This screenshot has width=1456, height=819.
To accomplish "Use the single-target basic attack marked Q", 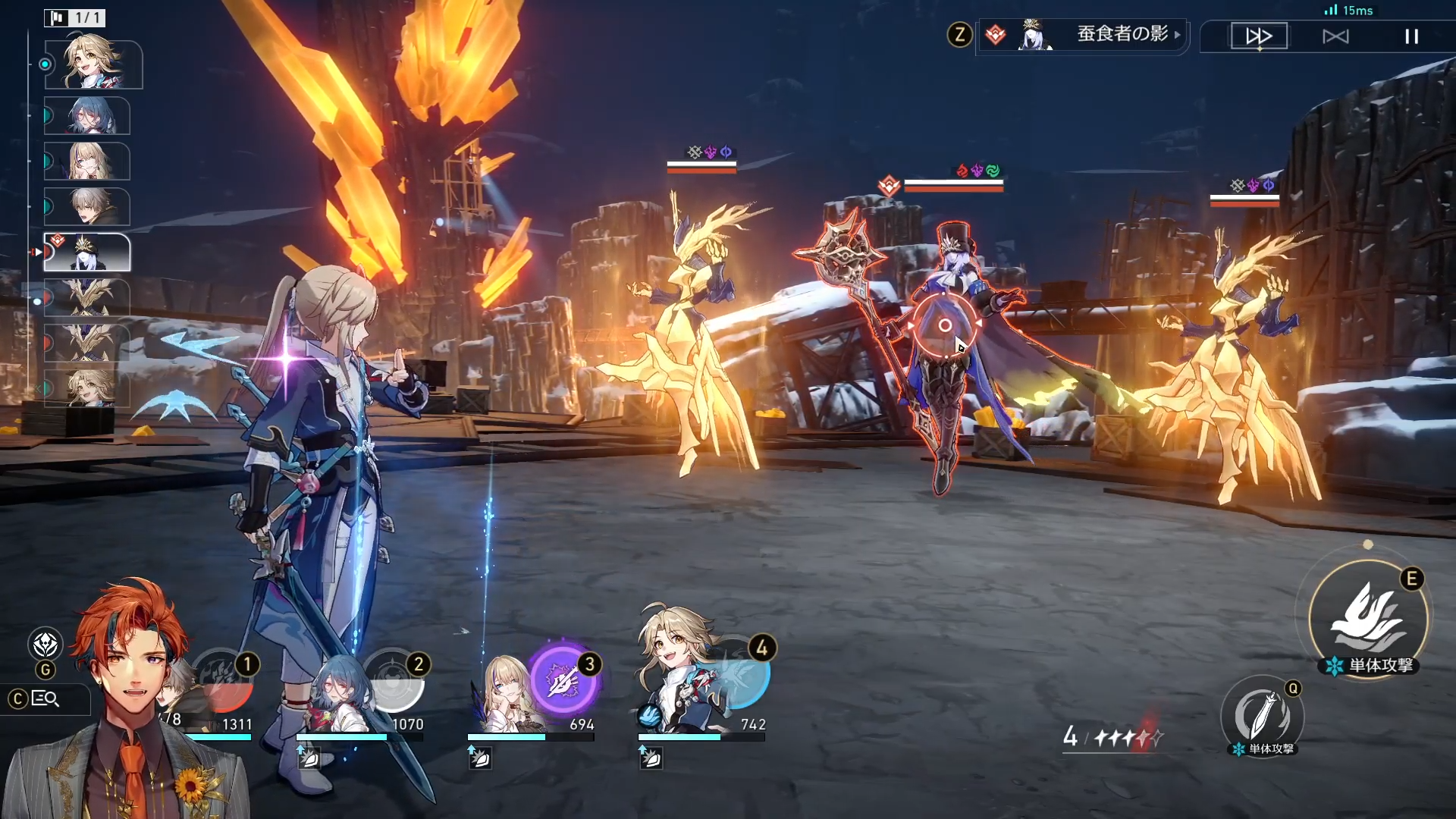I will pos(1262,715).
